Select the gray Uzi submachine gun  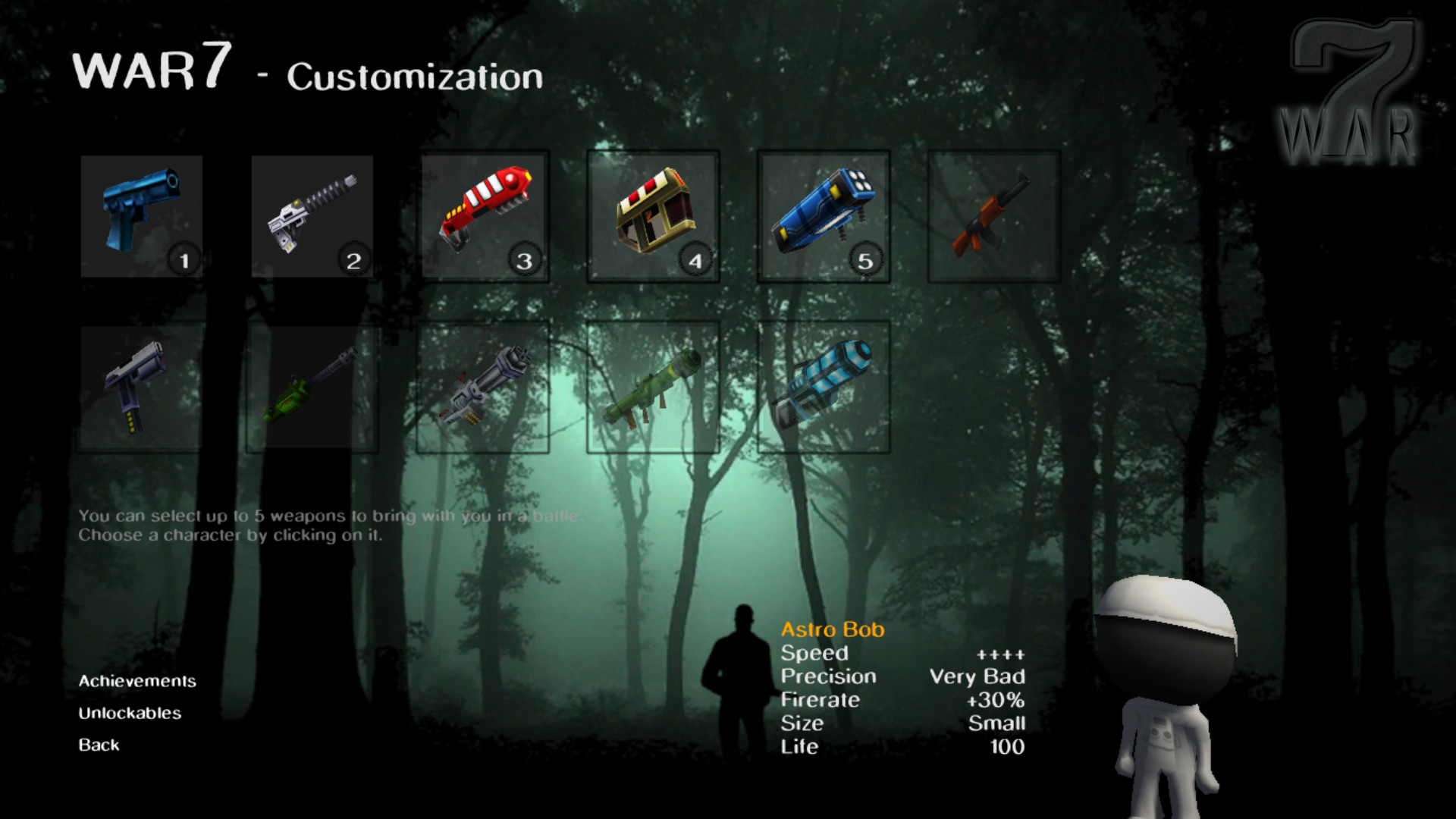pos(141,388)
